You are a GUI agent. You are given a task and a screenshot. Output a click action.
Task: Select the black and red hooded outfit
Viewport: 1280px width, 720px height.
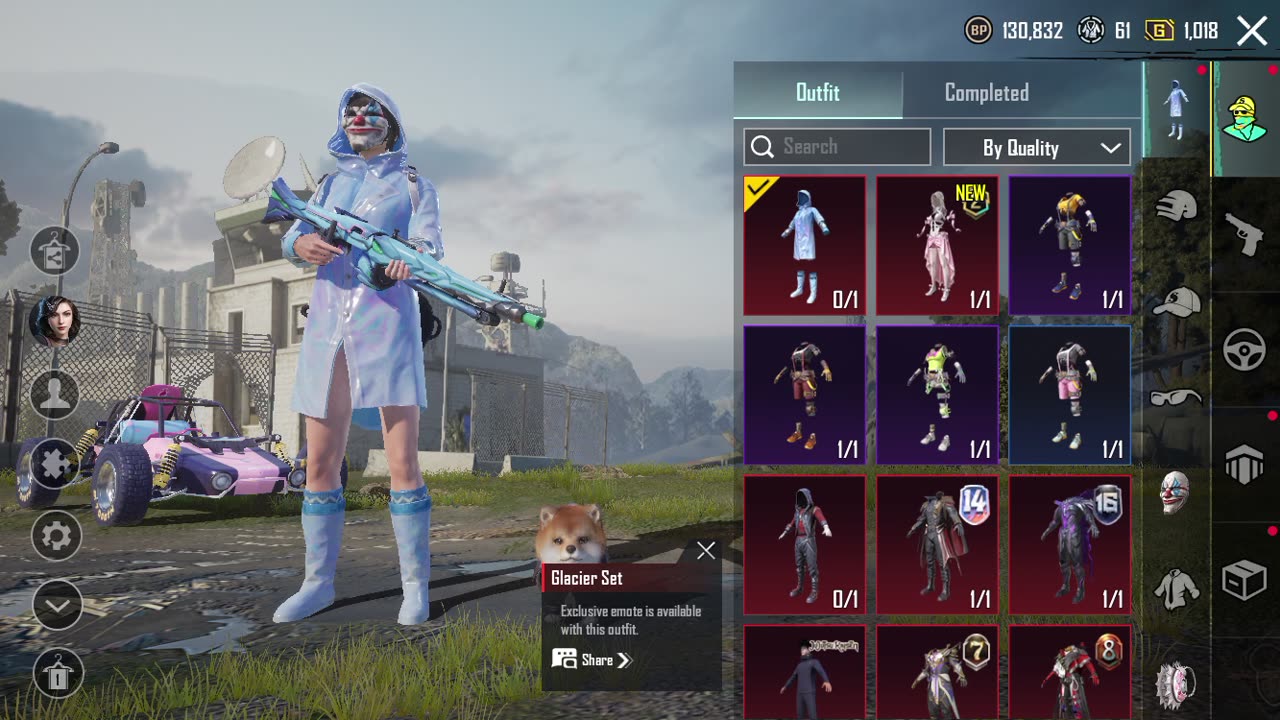pyautogui.click(x=804, y=545)
